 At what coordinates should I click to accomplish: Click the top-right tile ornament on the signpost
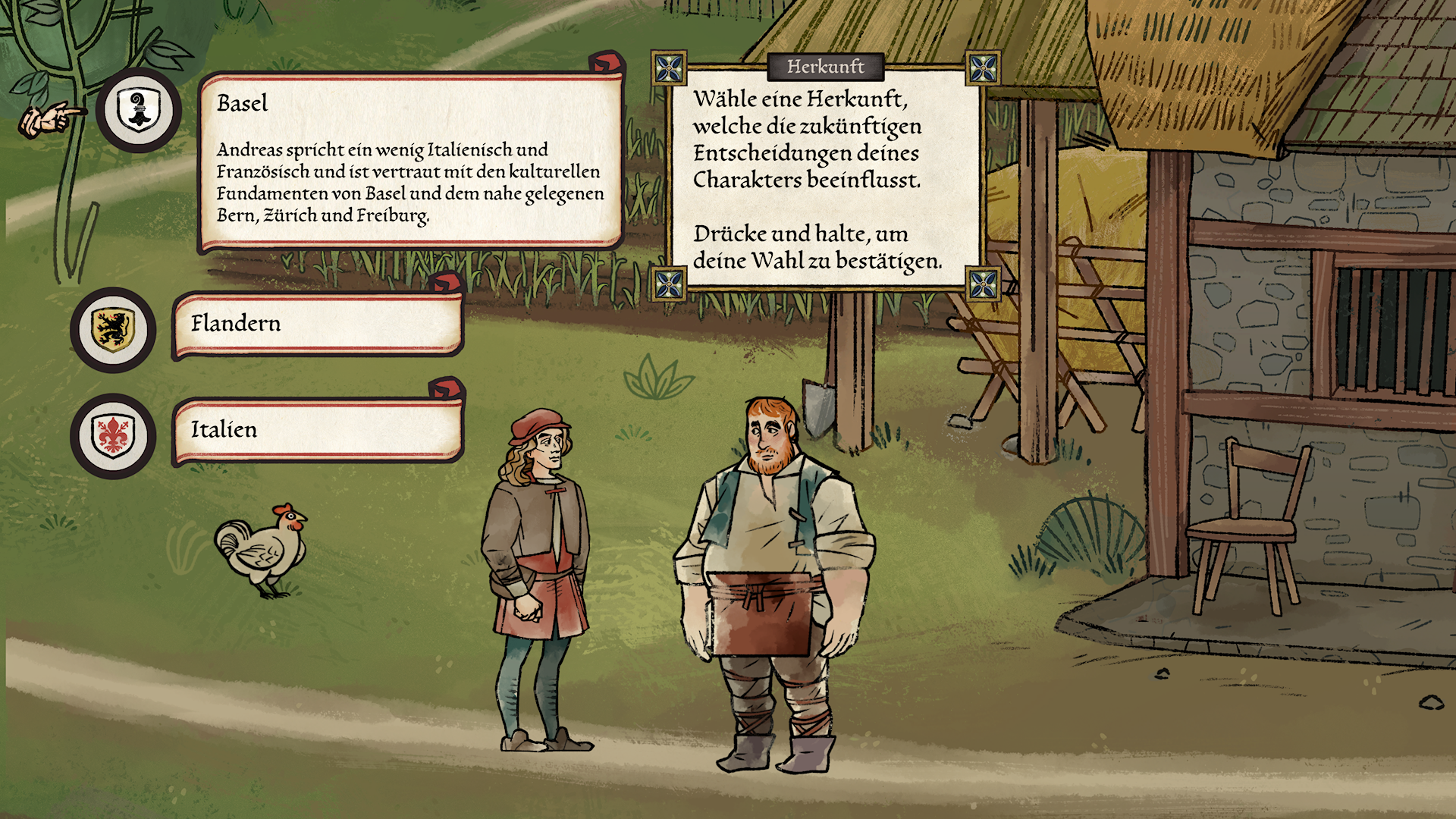pyautogui.click(x=982, y=68)
